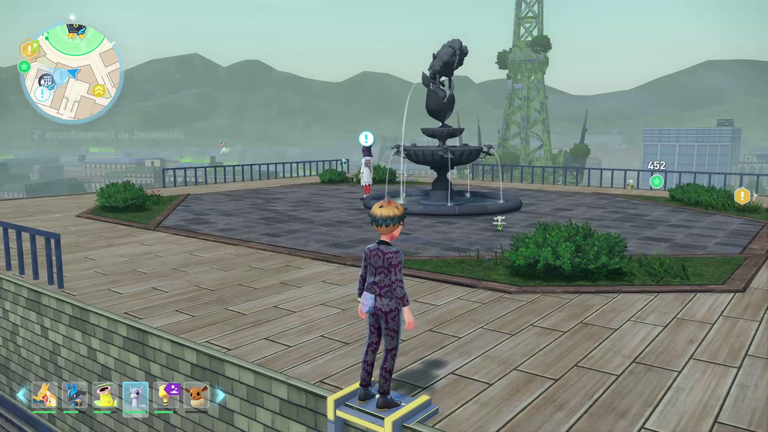The width and height of the screenshot is (768, 432).
Task: Click the green waypoint marker labeled 452
Action: coord(656,181)
